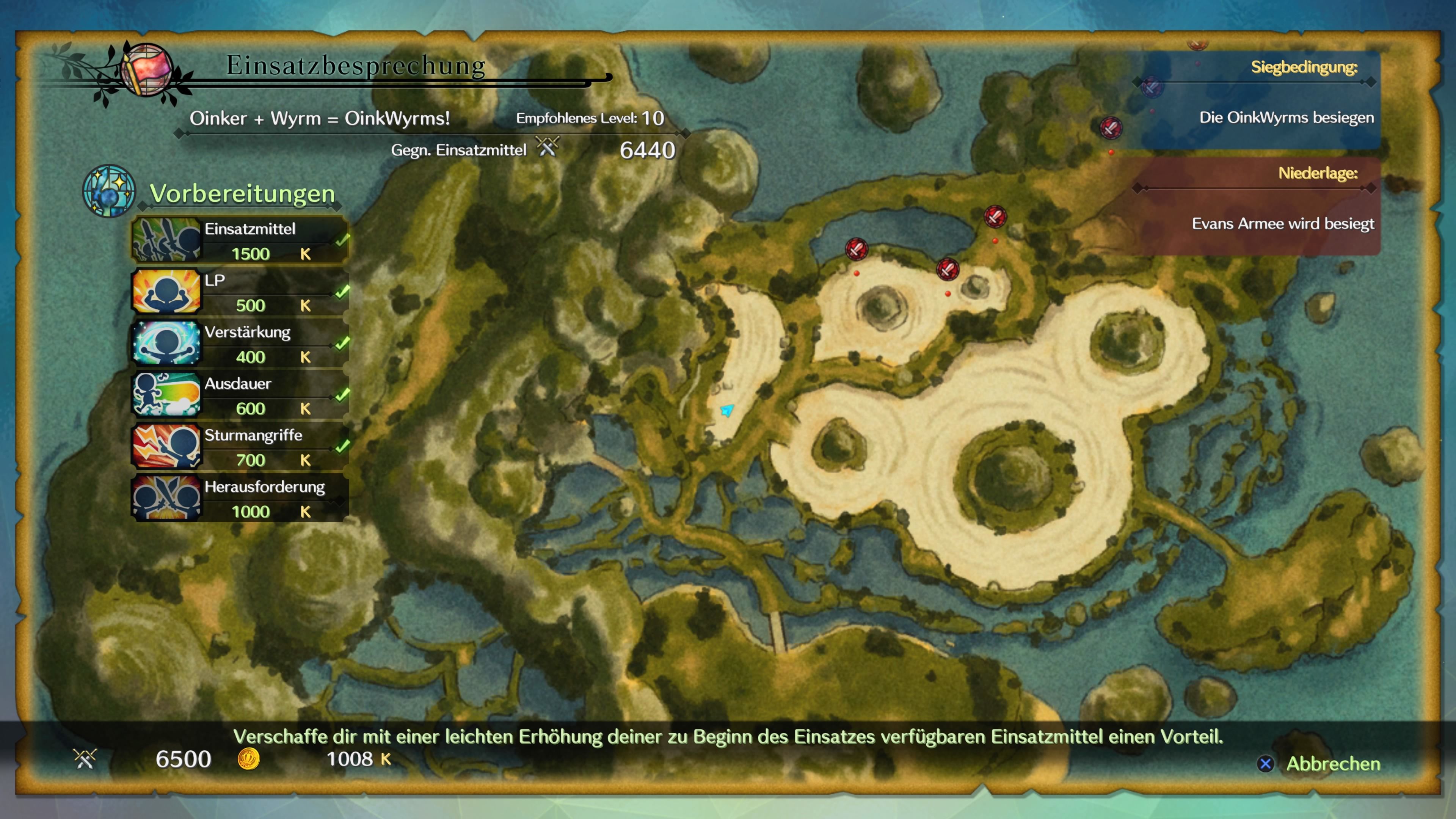Choose the LP preparation option
The width and height of the screenshot is (1456, 819).
(240, 292)
